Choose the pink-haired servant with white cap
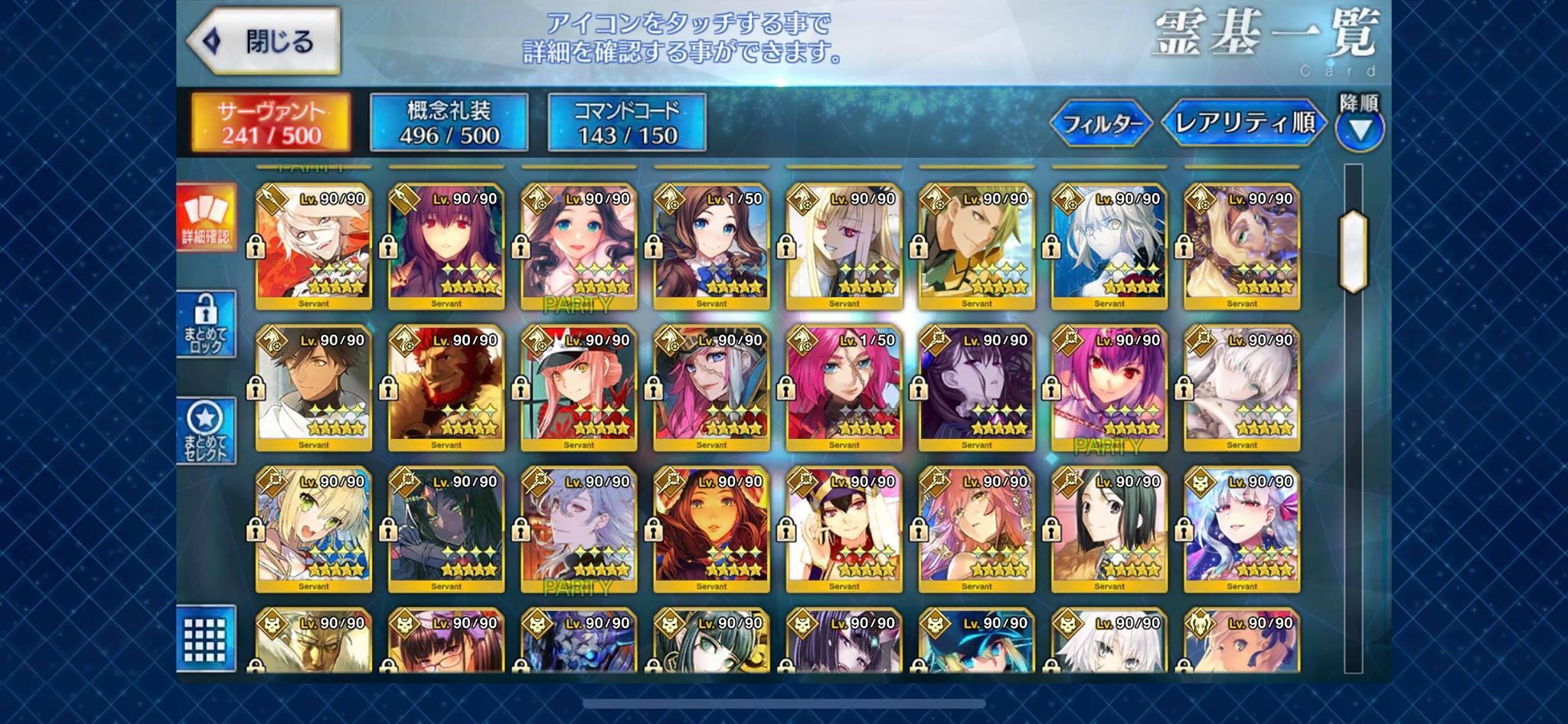Viewport: 1568px width, 724px height. point(578,388)
